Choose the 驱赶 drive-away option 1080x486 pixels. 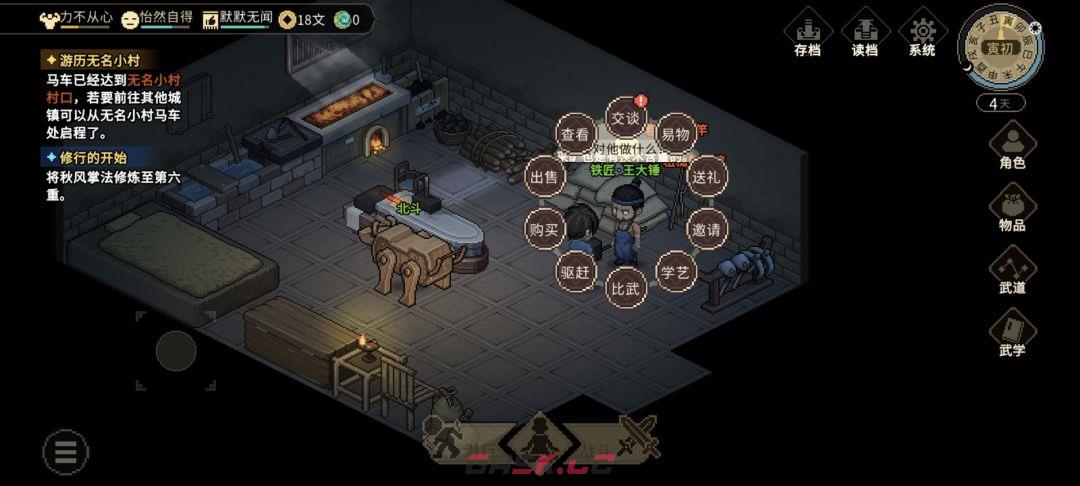tap(576, 271)
